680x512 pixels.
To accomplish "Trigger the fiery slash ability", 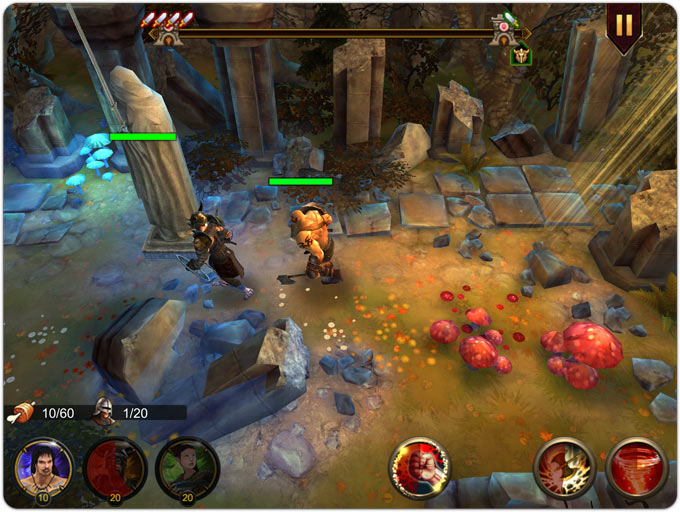I will point(565,468).
